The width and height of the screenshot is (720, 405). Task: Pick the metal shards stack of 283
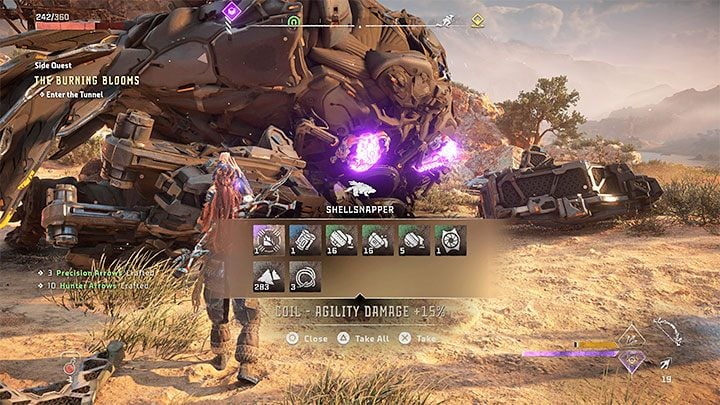pyautogui.click(x=267, y=275)
